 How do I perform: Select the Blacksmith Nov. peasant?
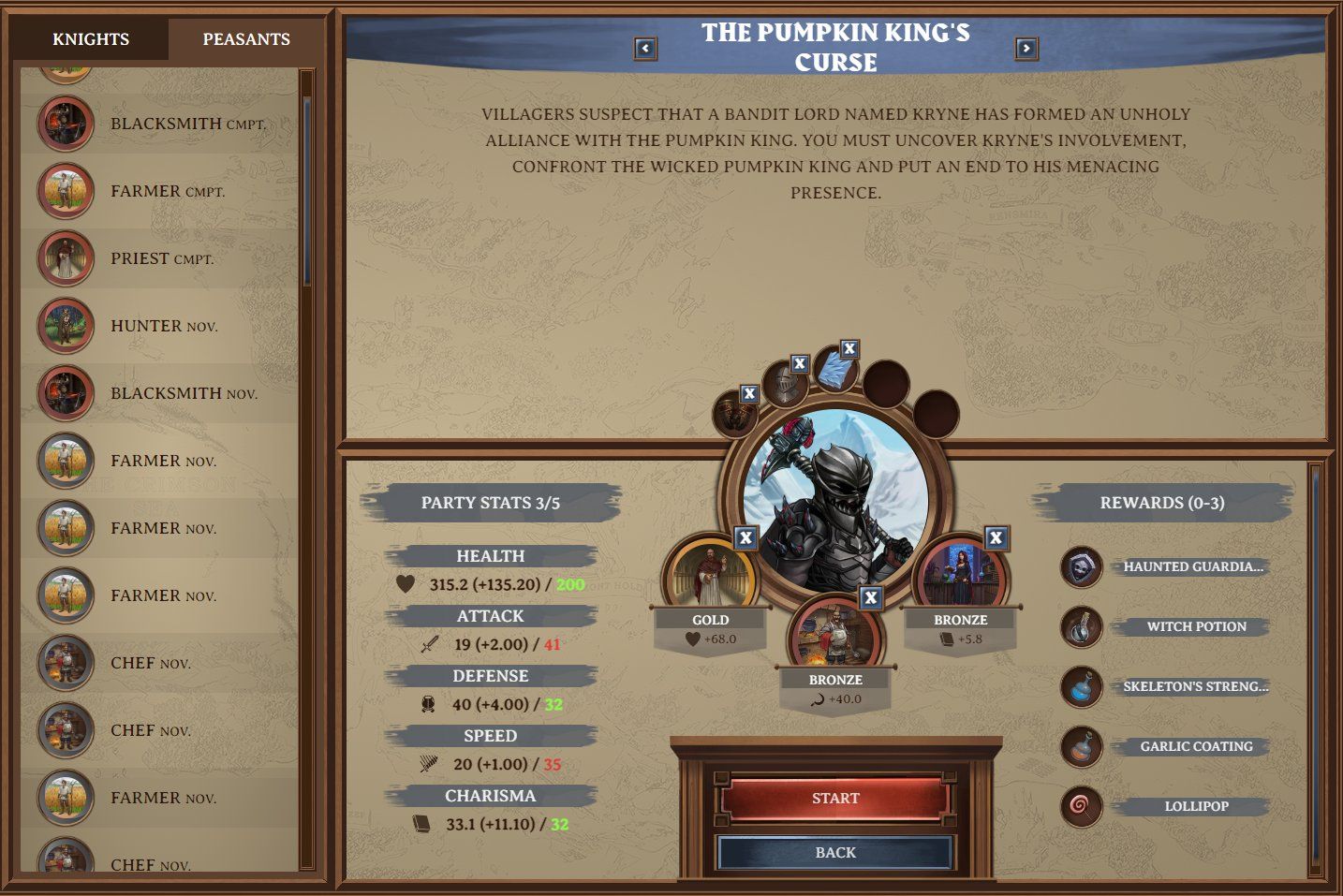point(183,393)
